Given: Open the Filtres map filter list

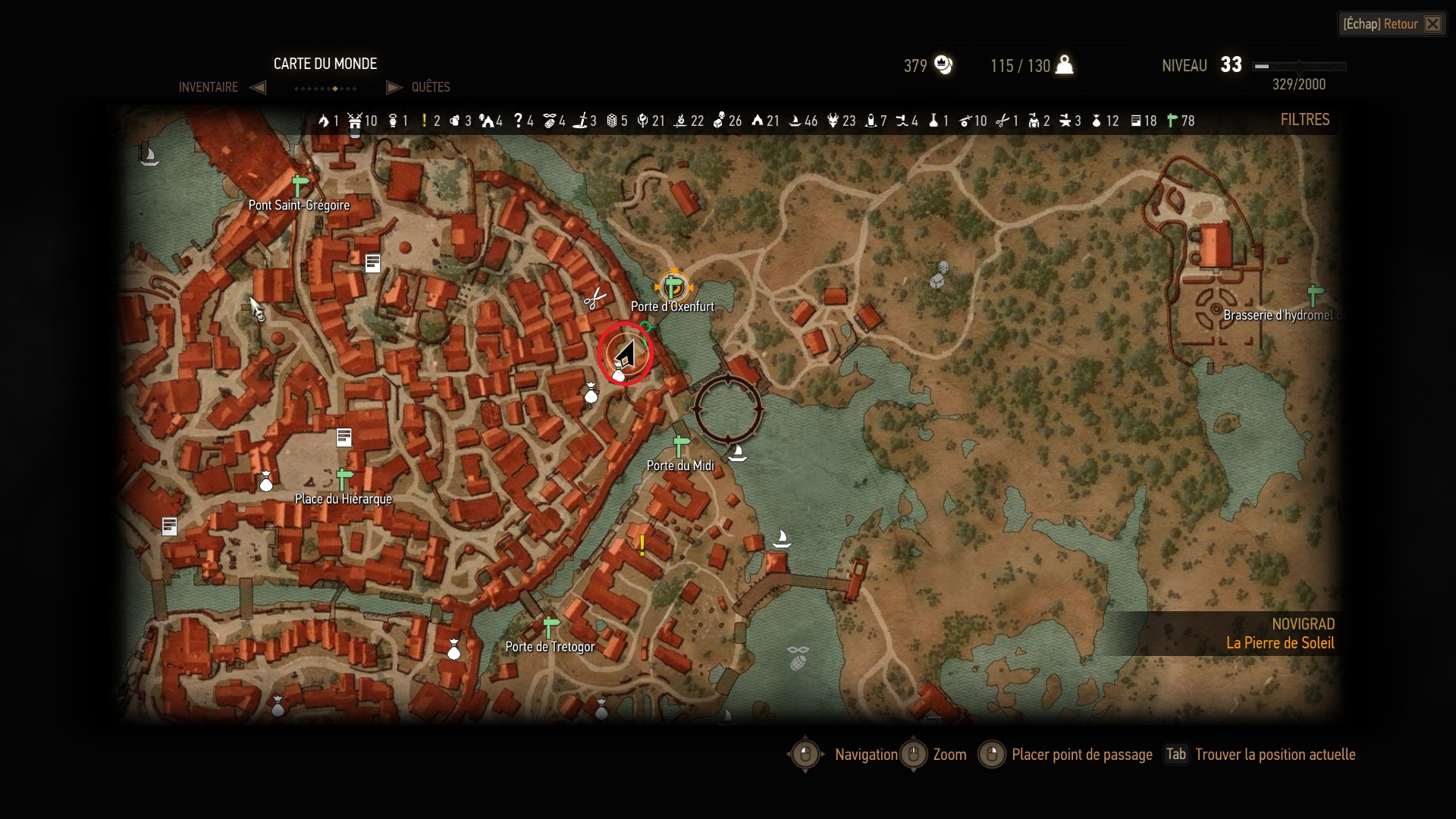Looking at the screenshot, I should tap(1304, 120).
